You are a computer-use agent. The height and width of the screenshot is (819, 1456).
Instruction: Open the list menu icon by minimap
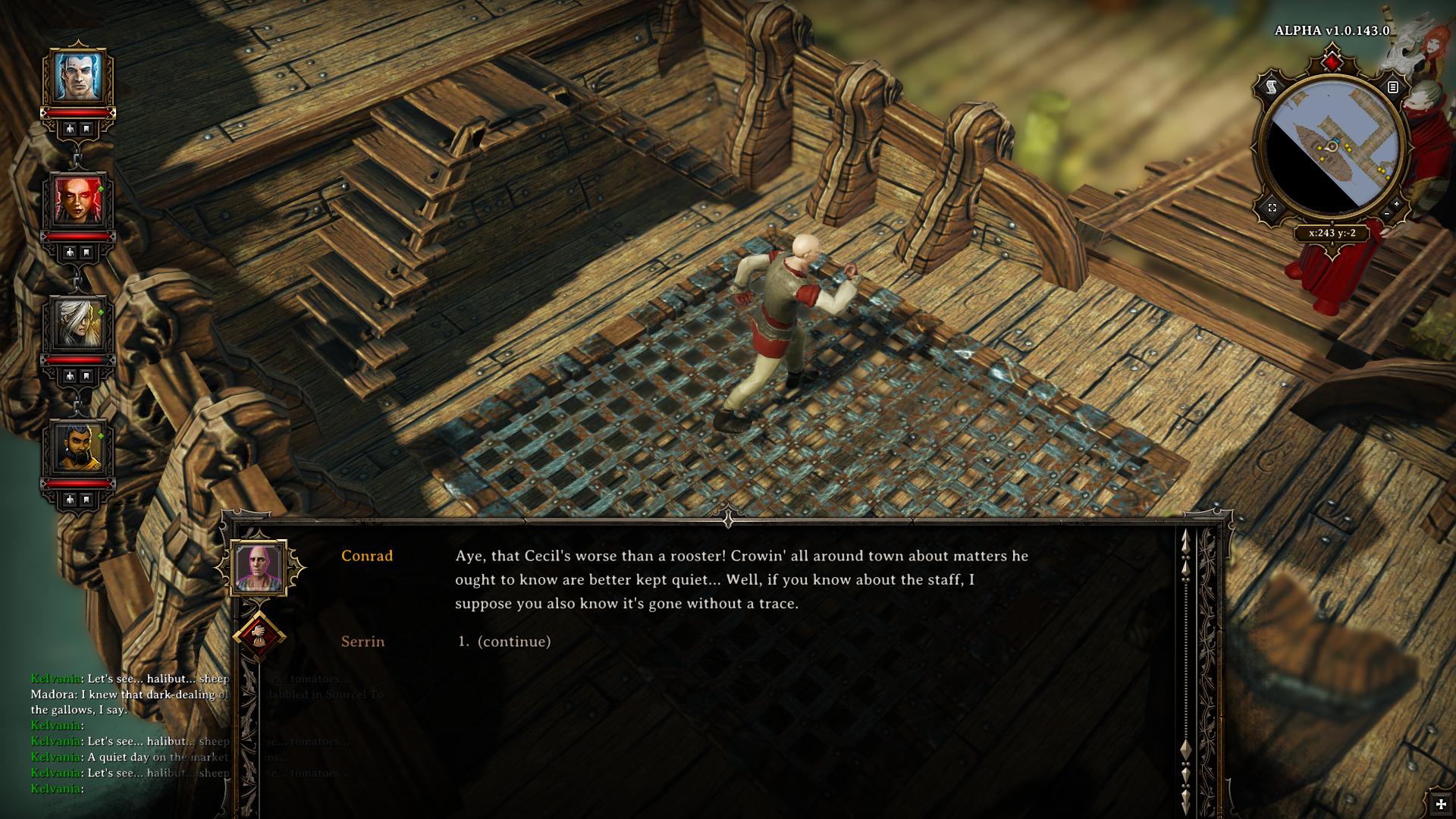pyautogui.click(x=1392, y=88)
